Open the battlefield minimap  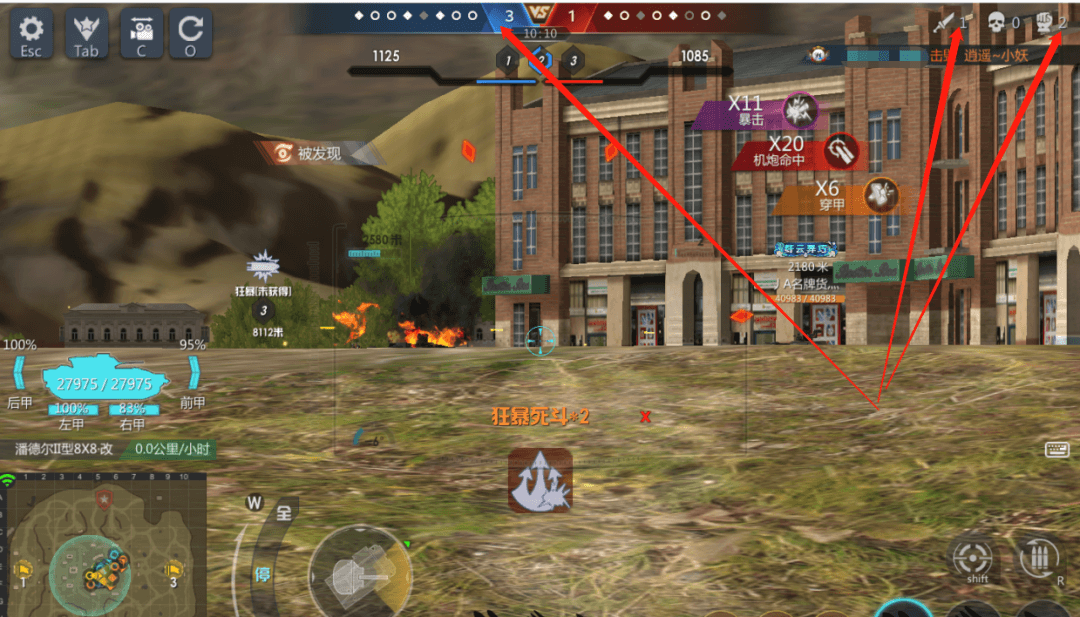(103, 547)
